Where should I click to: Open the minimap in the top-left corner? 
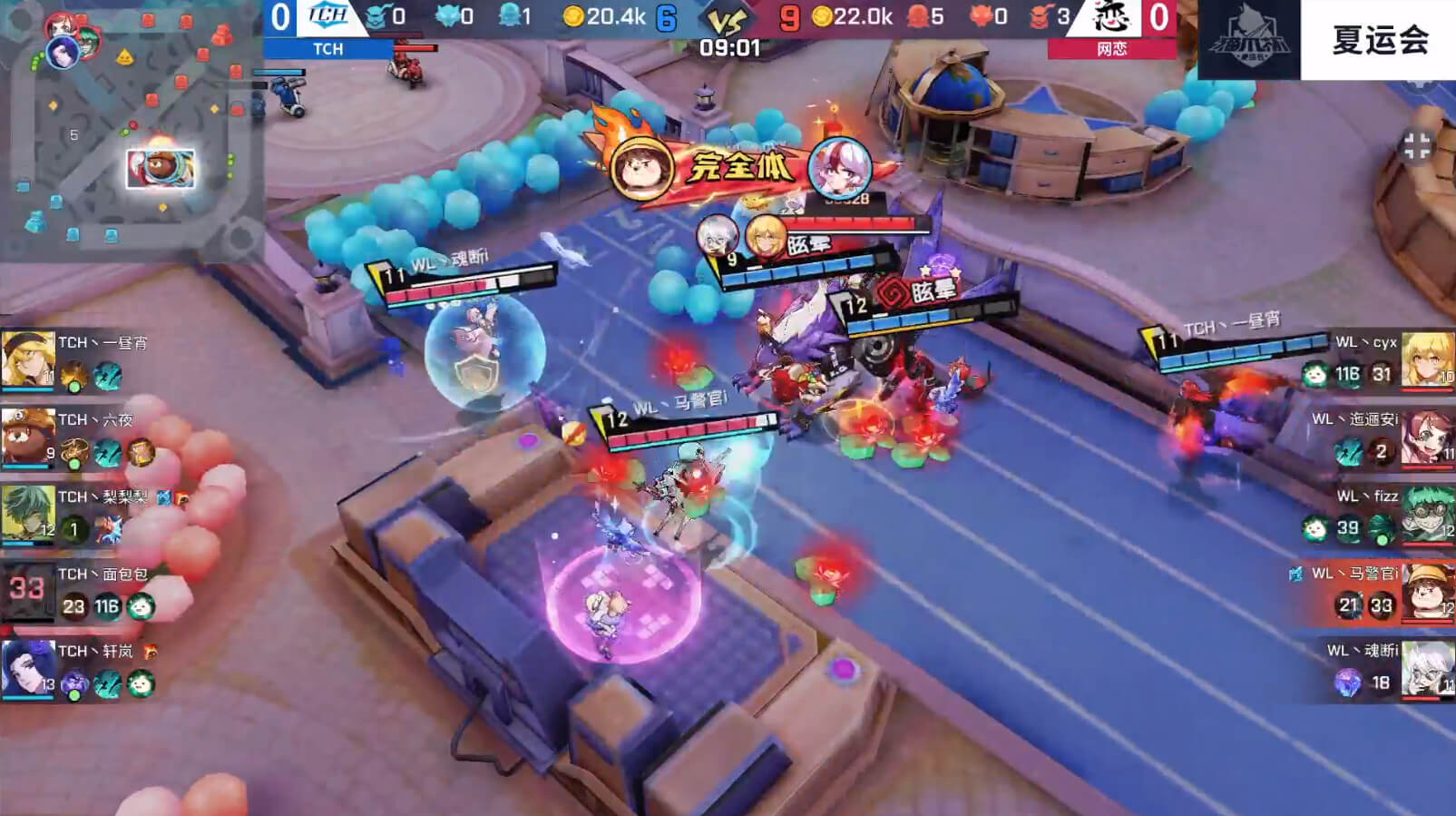pyautogui.click(x=132, y=132)
